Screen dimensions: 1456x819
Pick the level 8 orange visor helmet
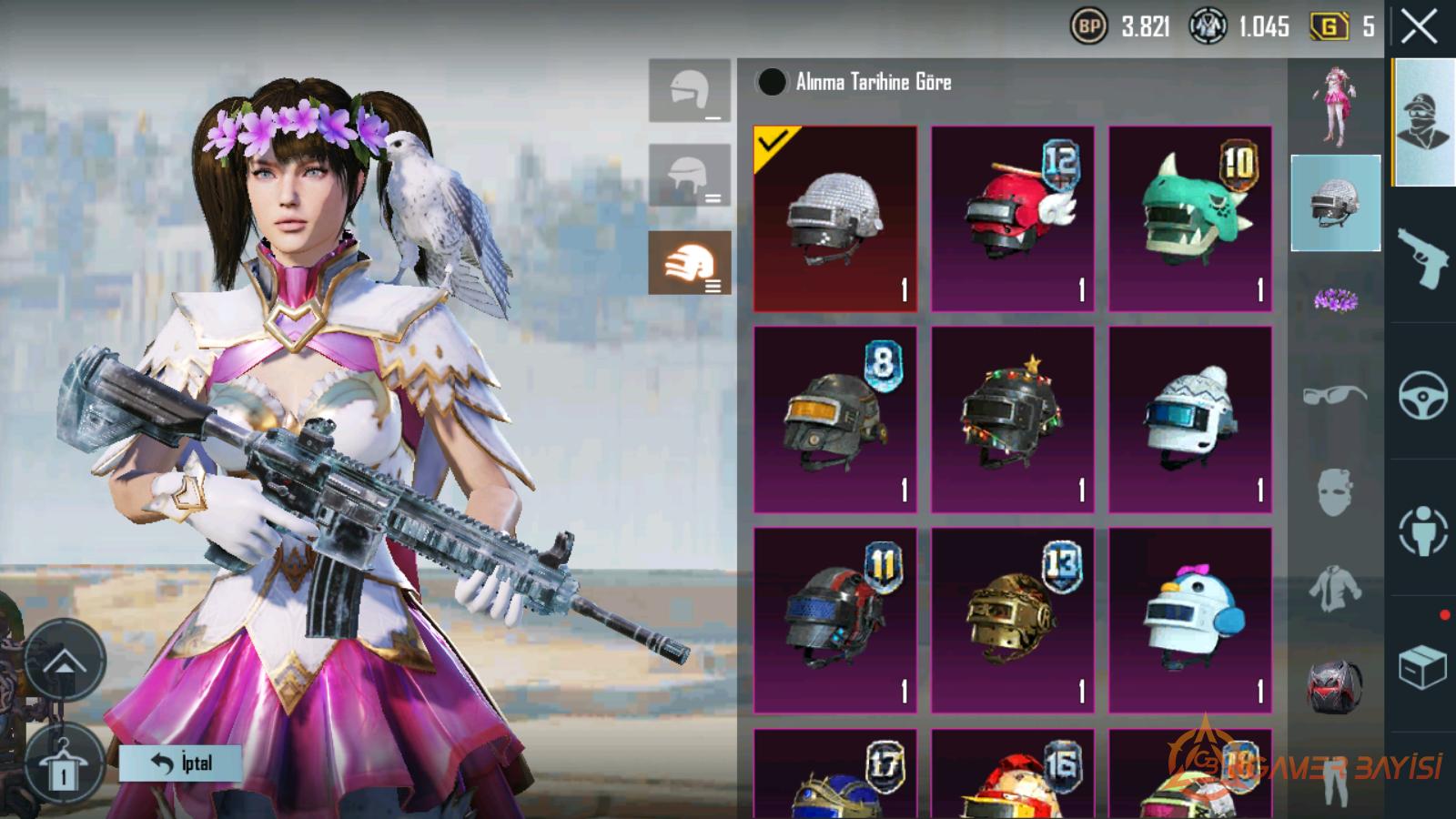(834, 420)
